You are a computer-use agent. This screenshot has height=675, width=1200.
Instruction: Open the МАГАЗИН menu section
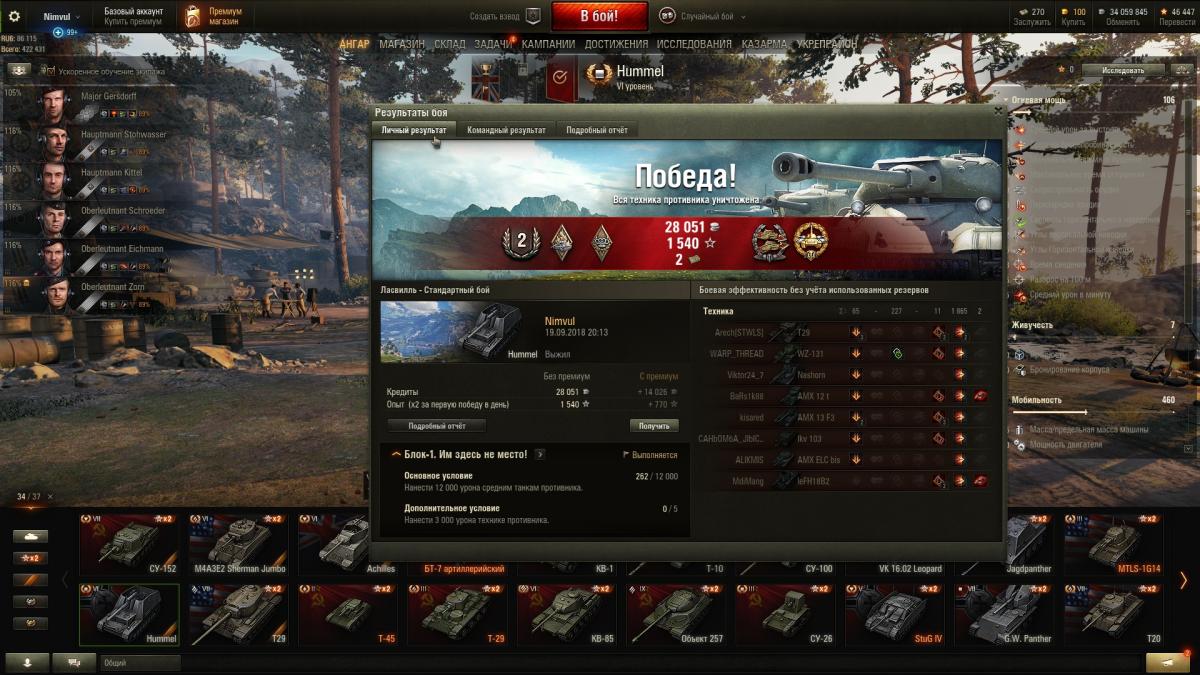coord(402,44)
